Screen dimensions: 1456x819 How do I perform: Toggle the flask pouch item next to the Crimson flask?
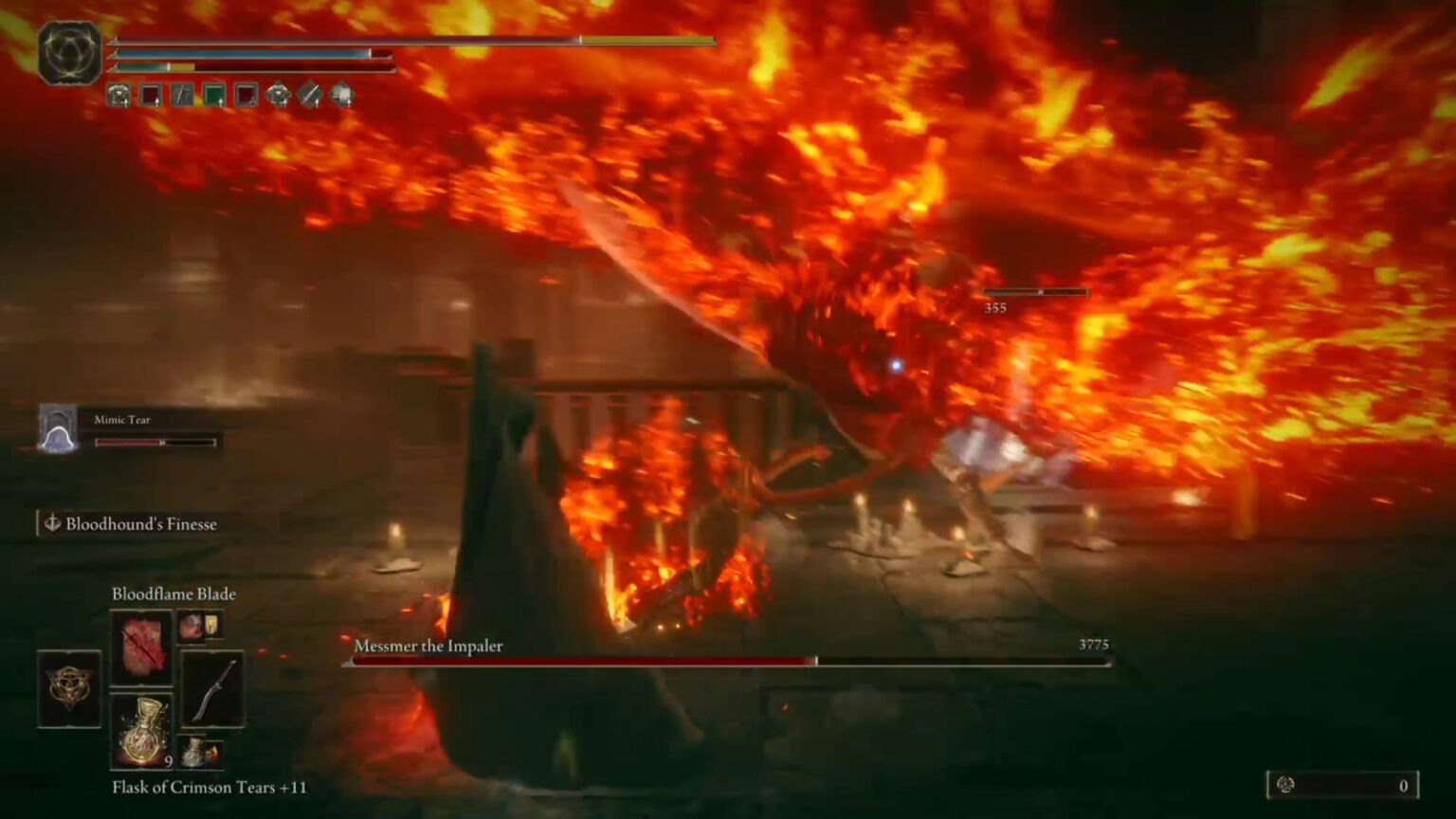point(199,752)
